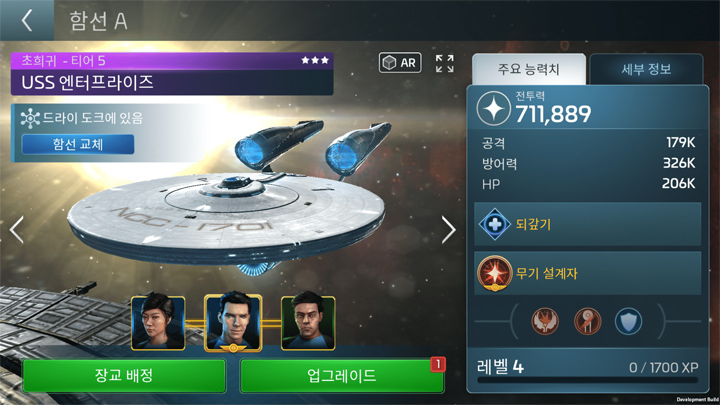Expand ship view to fullscreen
720x405 pixels.
tap(445, 63)
